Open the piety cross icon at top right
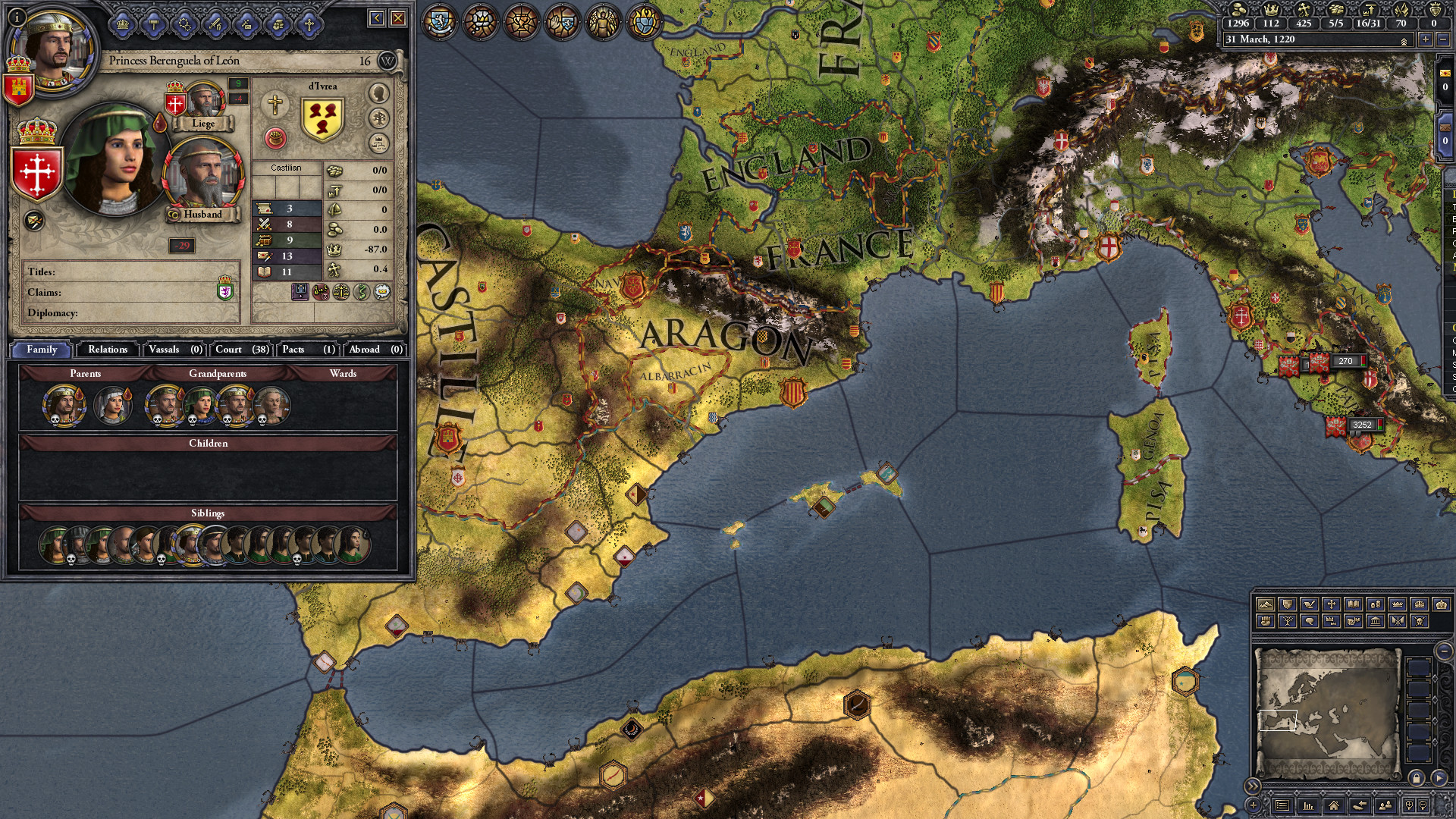1456x819 pixels. click(1304, 11)
